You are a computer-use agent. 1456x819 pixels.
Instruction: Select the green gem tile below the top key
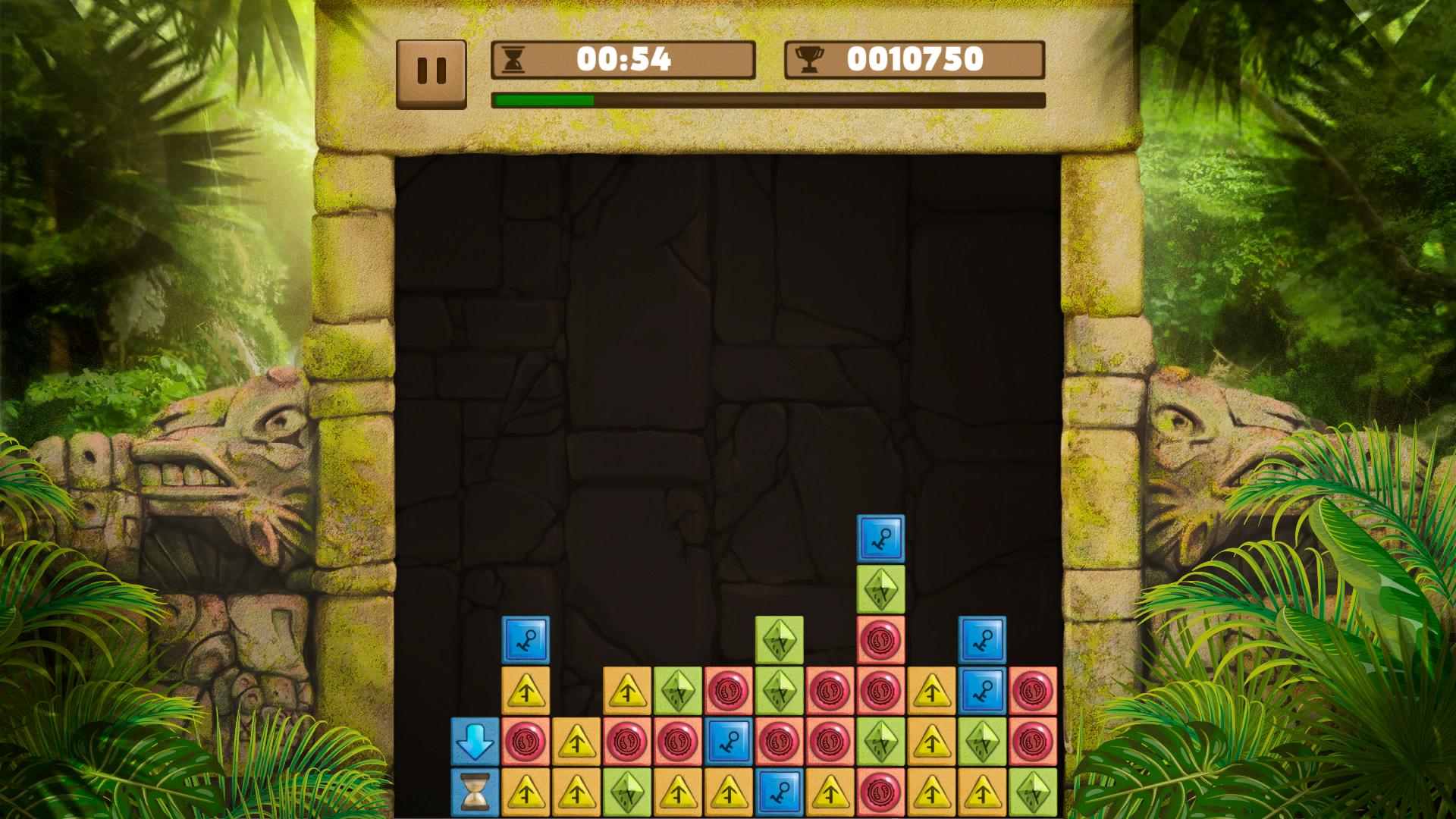[880, 589]
